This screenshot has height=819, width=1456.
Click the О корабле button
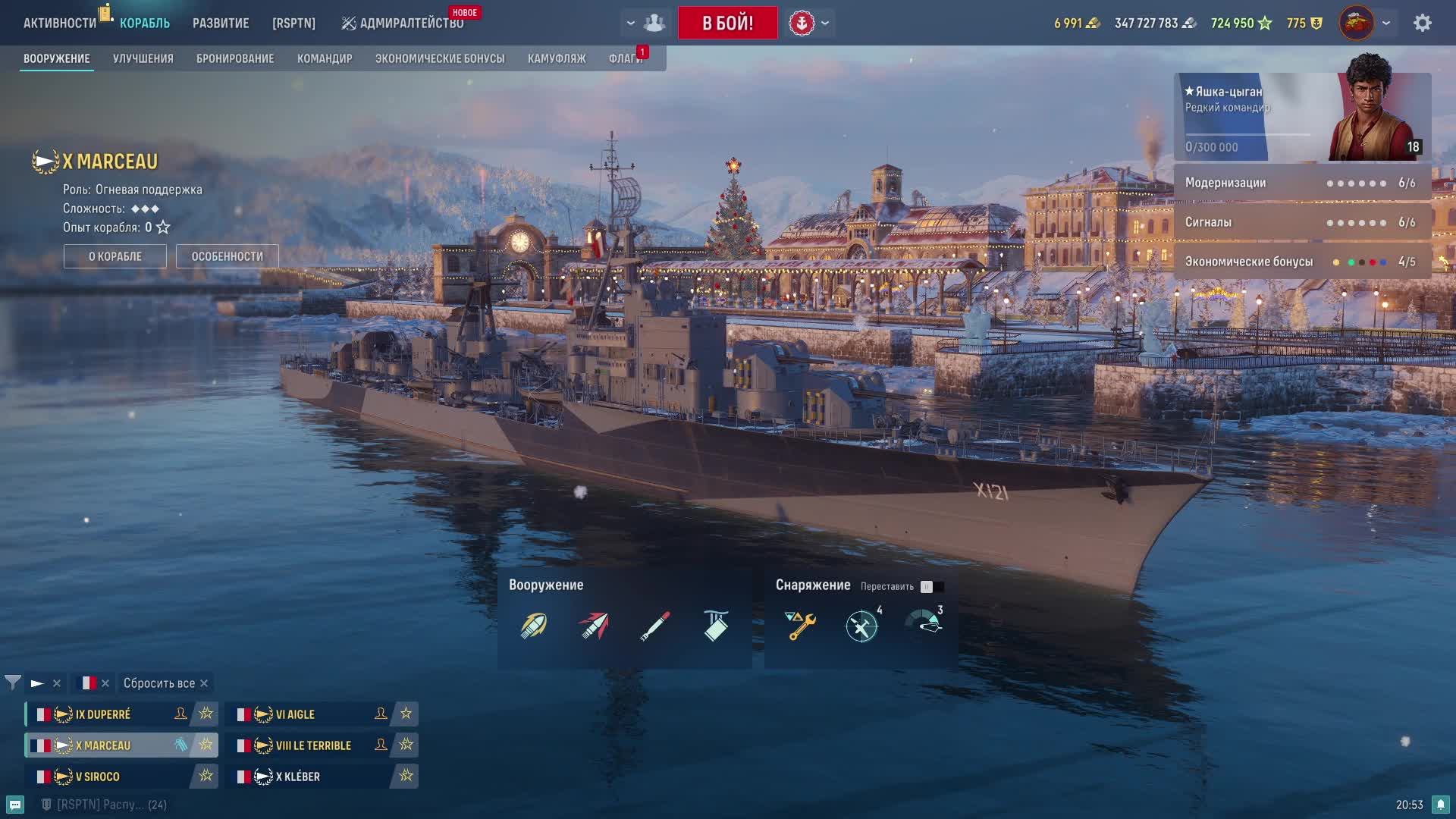[x=115, y=256]
